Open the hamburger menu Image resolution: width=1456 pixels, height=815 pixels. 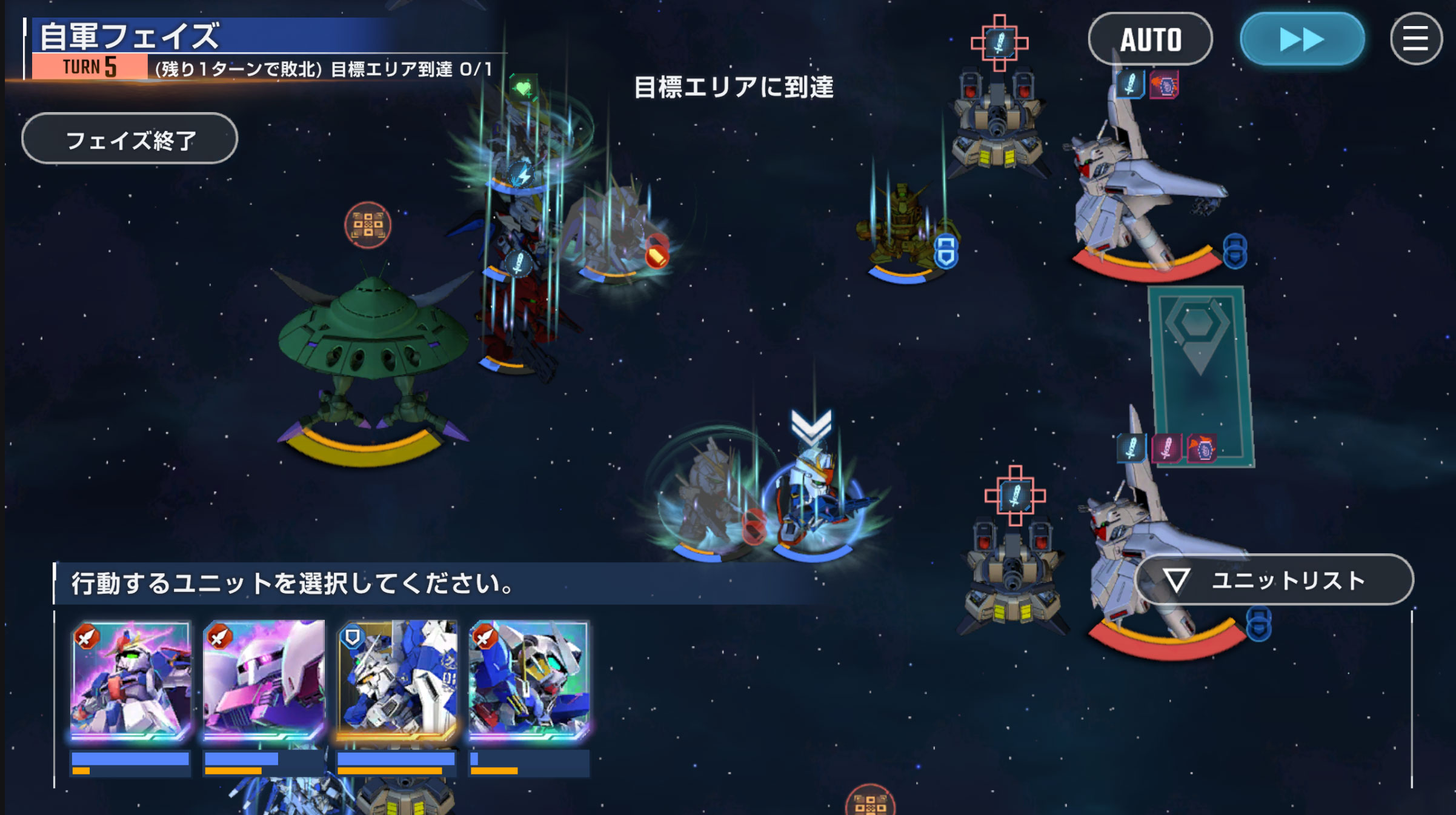[x=1415, y=39]
